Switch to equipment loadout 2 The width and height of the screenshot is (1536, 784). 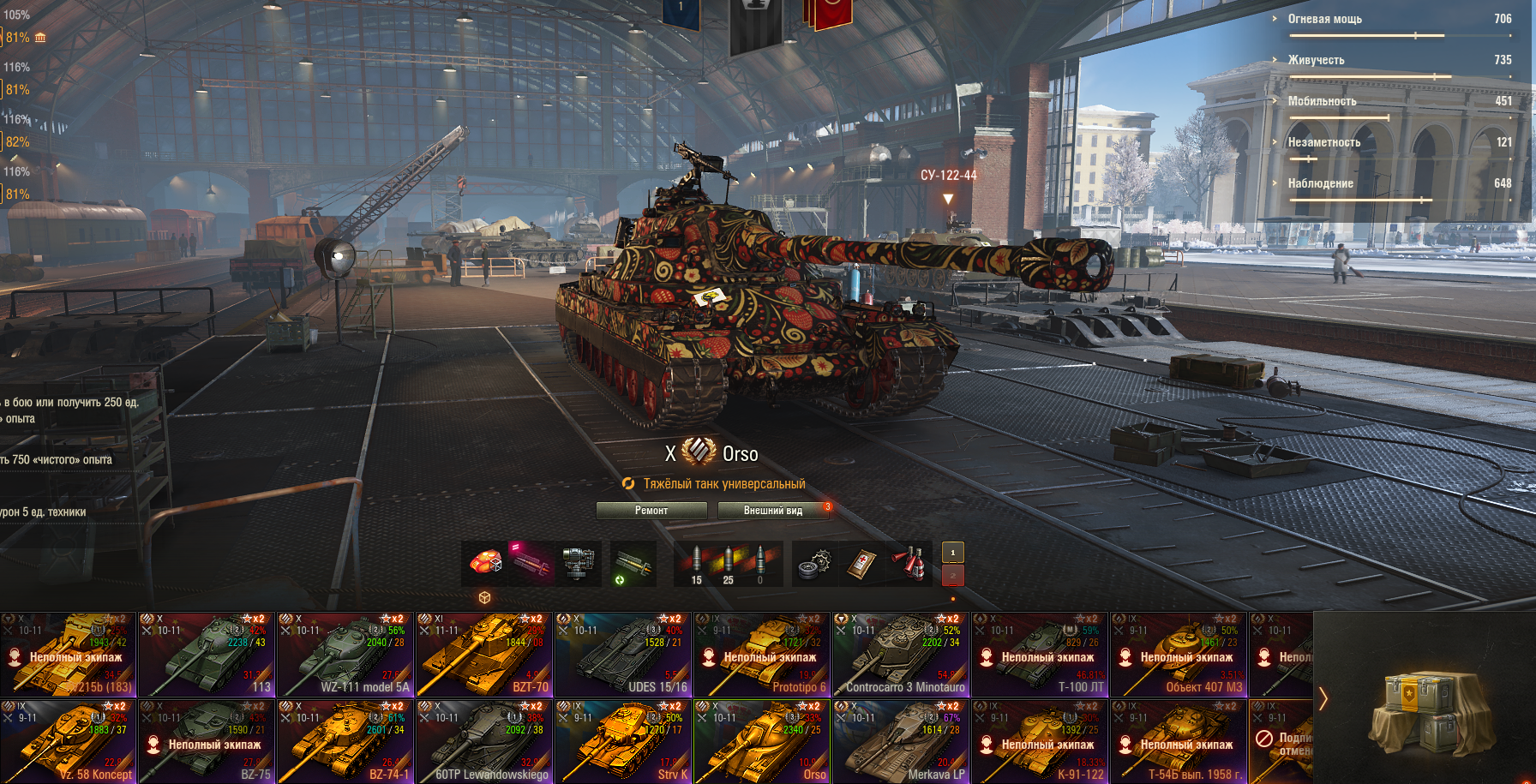[952, 576]
